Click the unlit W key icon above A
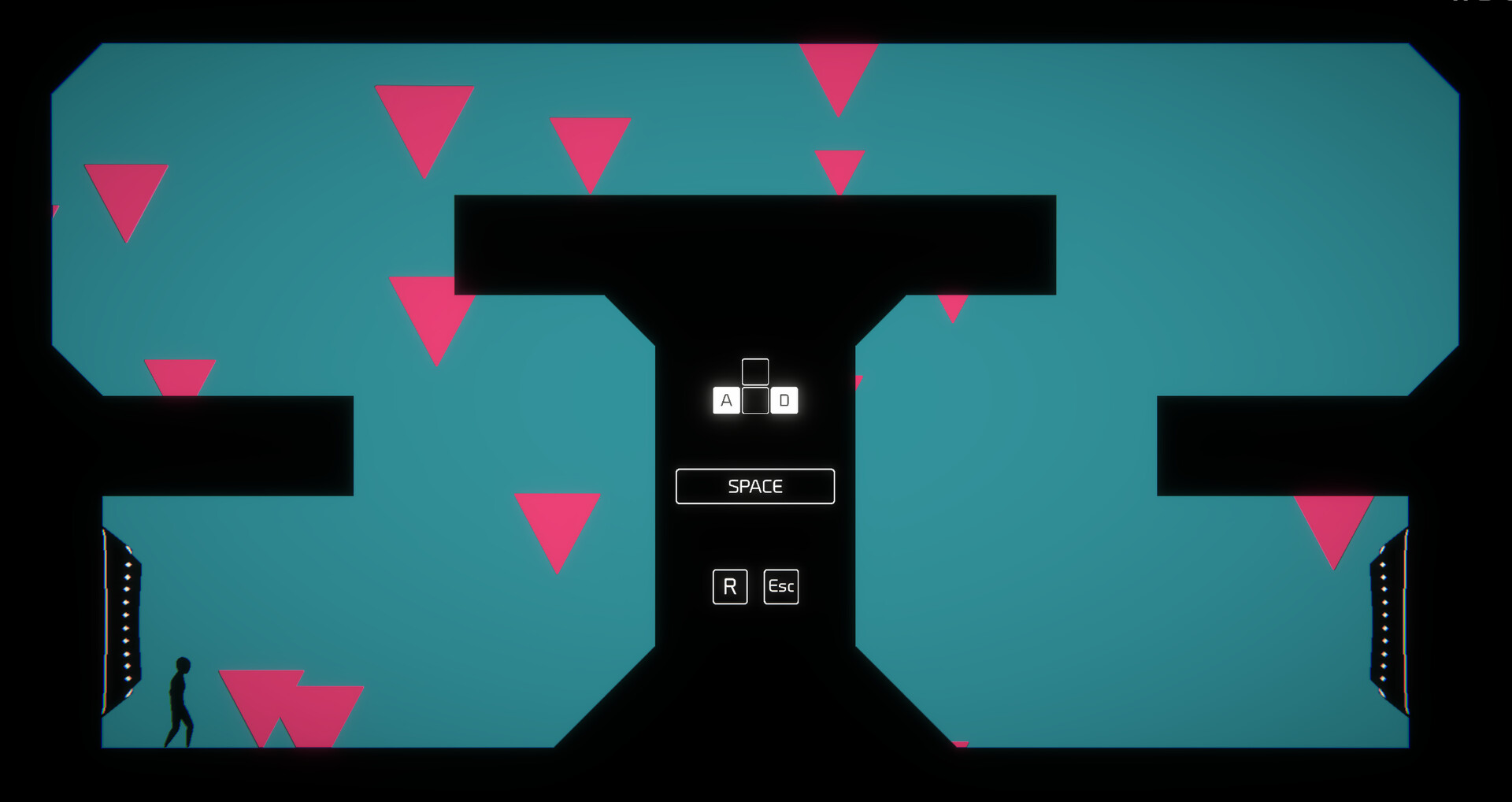This screenshot has width=1512, height=802. (x=754, y=370)
